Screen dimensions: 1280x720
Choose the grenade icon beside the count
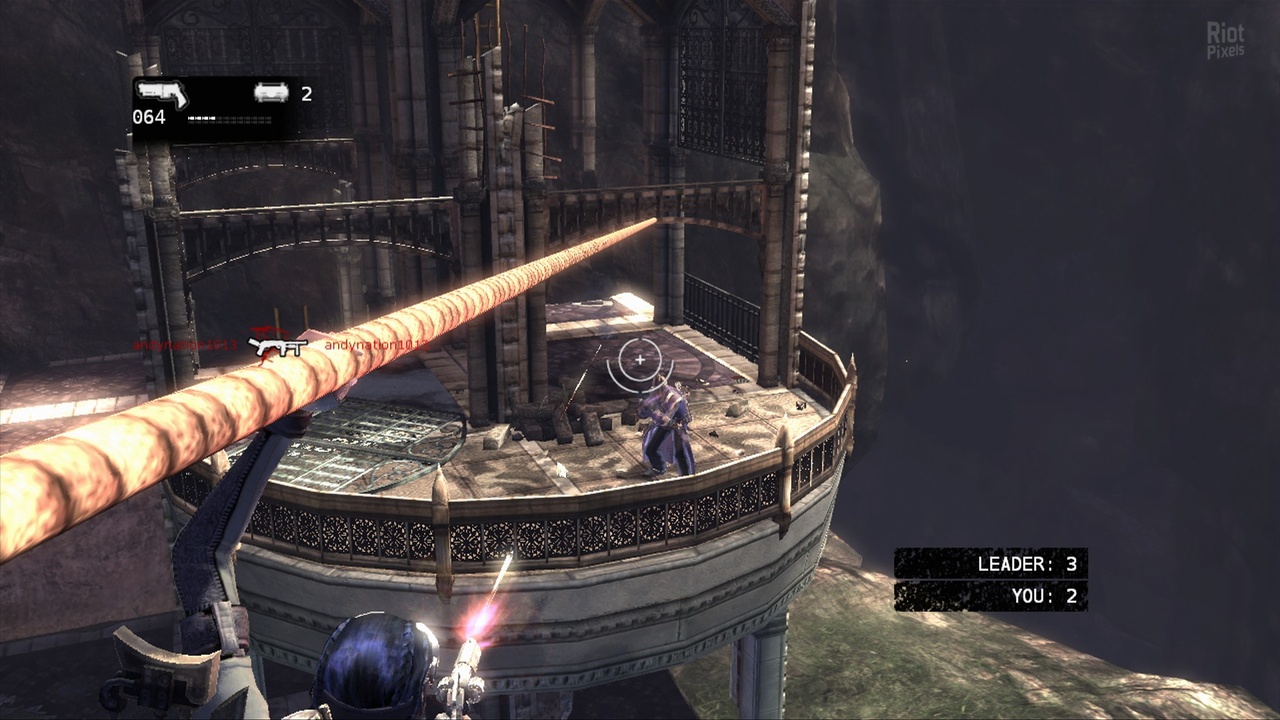271,93
